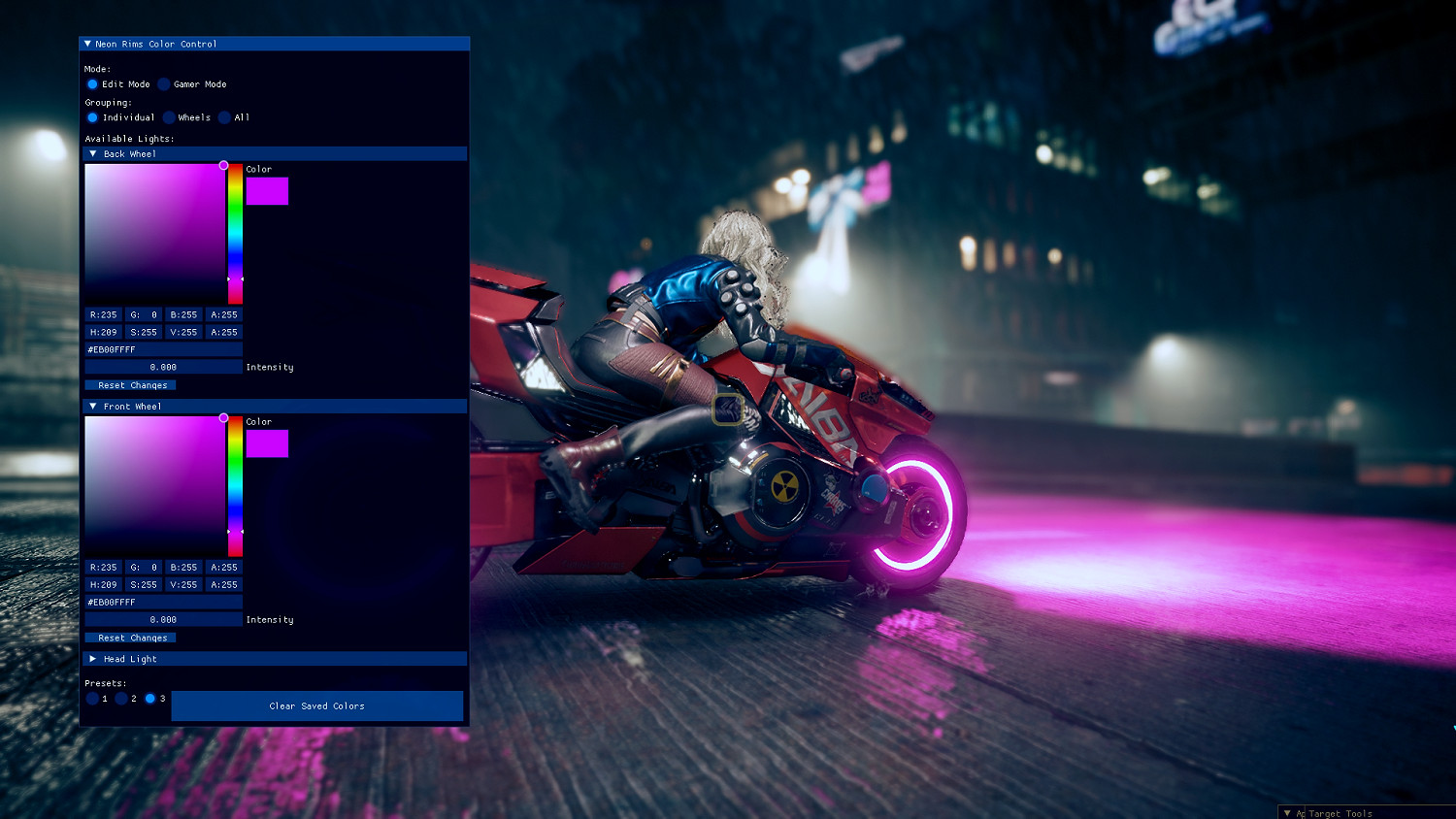The height and width of the screenshot is (819, 1456).
Task: Select preset 1
Action: pos(92,698)
